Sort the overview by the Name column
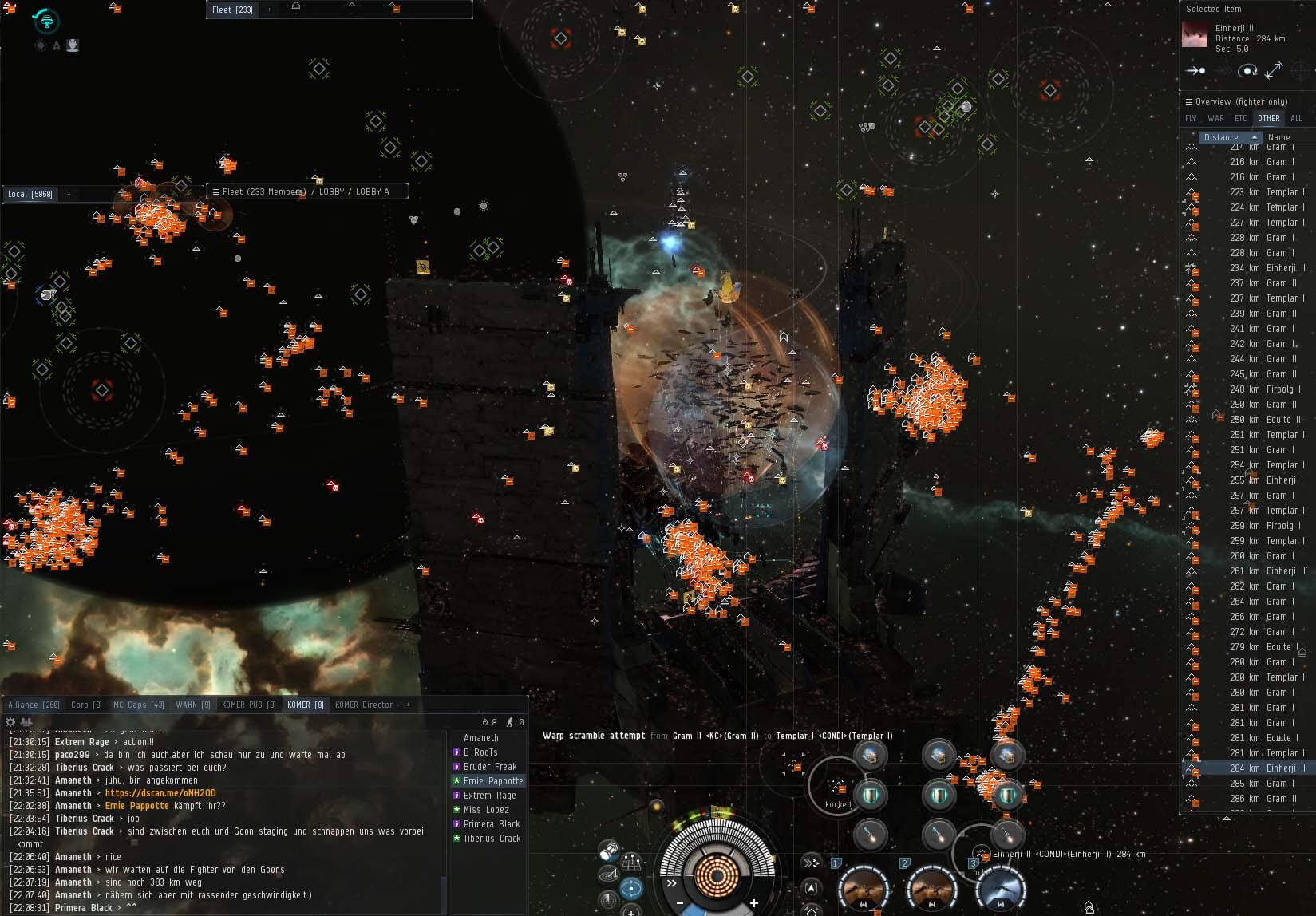The width and height of the screenshot is (1316, 916). [1278, 137]
